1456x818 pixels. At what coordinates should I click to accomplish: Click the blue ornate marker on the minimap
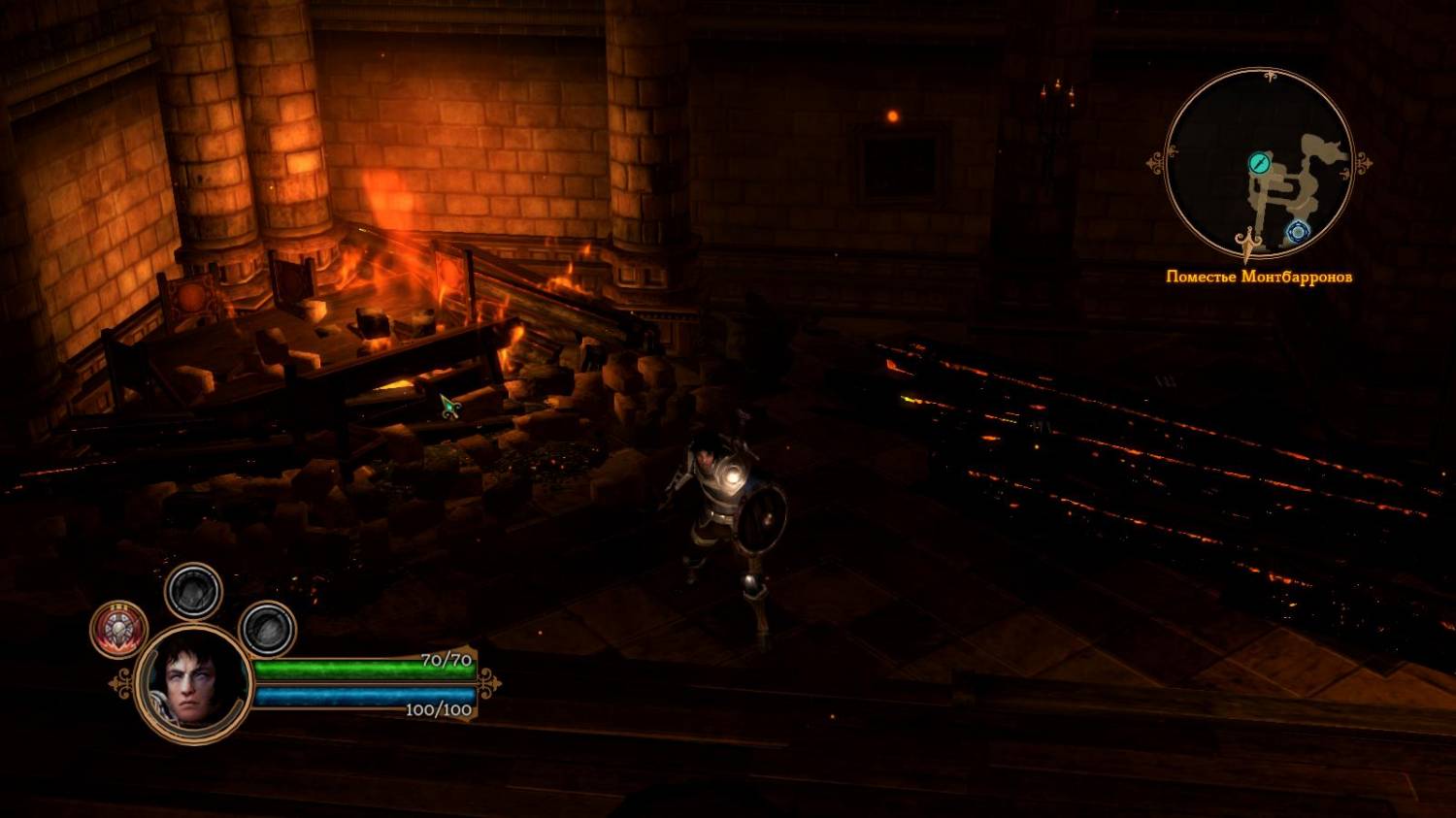click(x=1298, y=231)
